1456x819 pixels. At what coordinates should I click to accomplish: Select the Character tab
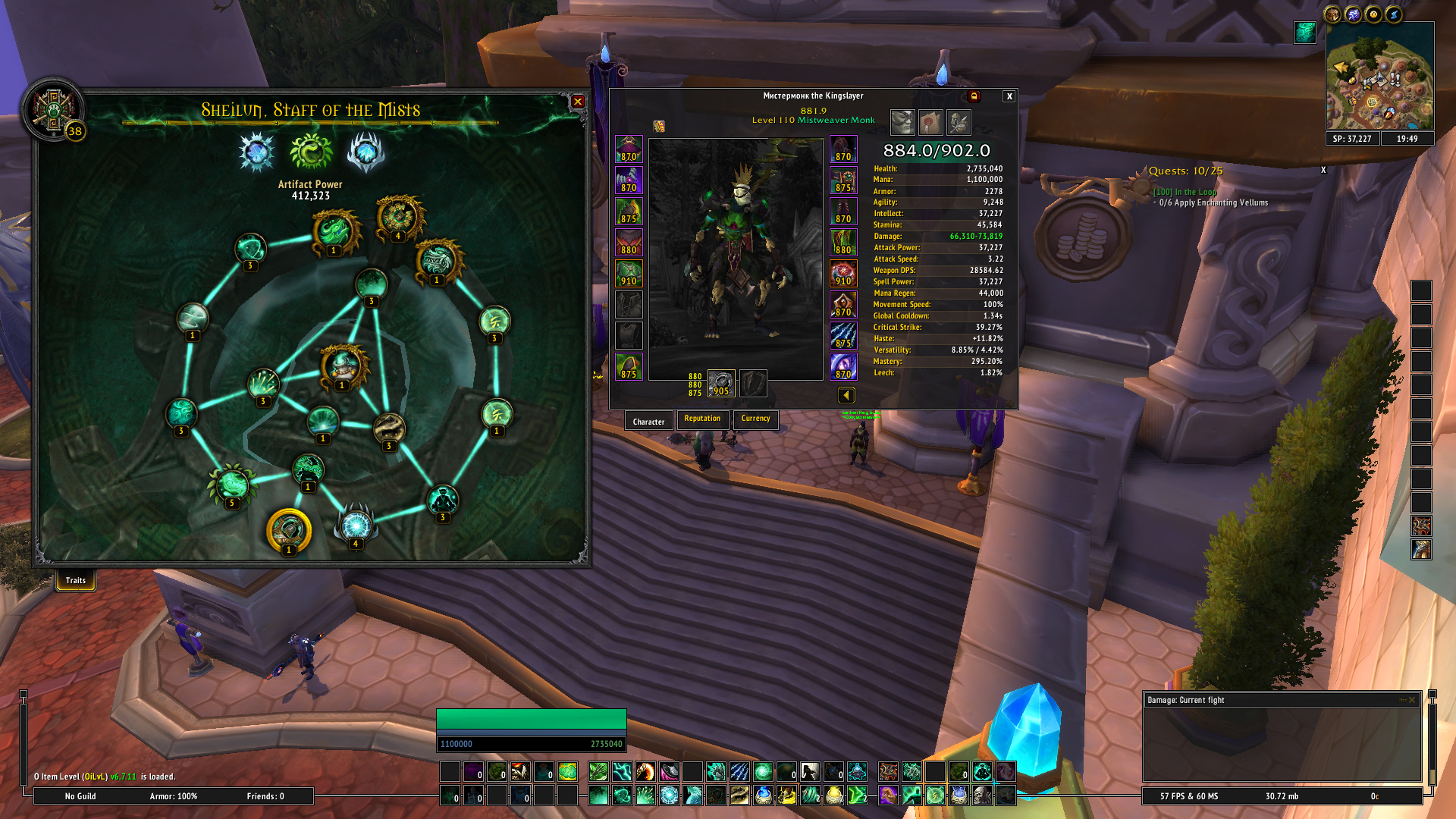click(648, 422)
